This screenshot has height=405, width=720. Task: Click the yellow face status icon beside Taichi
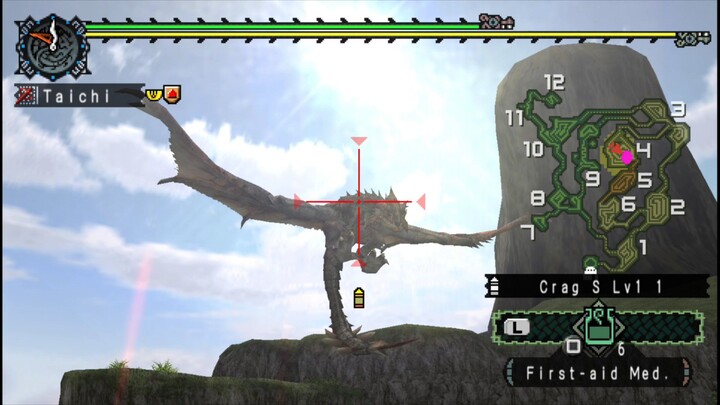[153, 94]
